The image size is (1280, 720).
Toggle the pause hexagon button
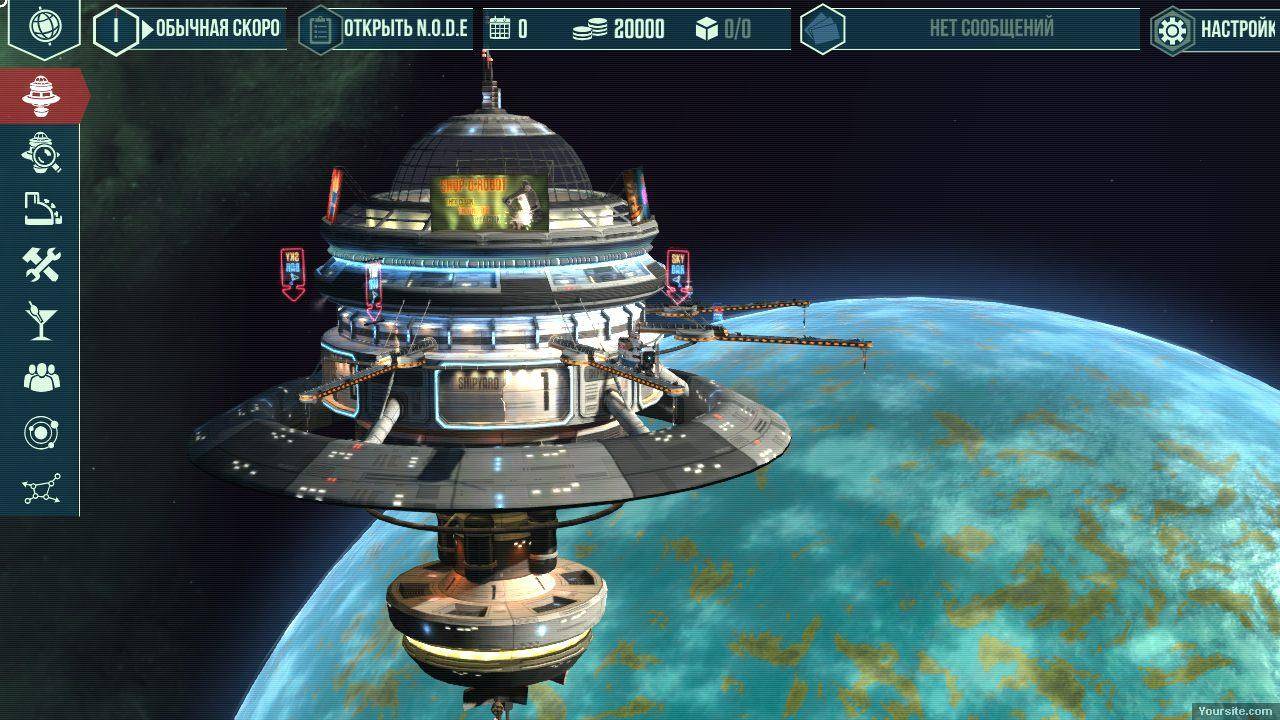click(116, 29)
